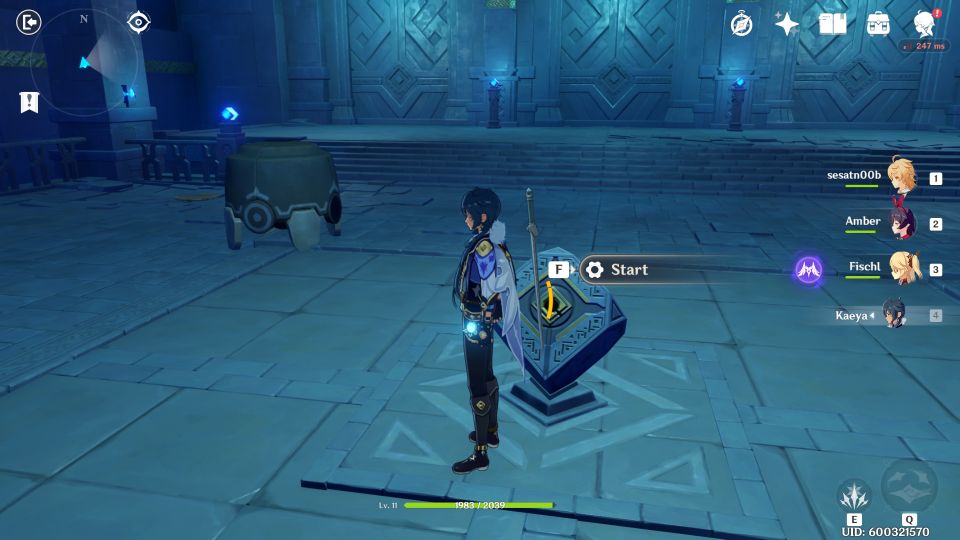Screen dimensions: 960x540
Task: Open the inventory backpack icon
Action: [x=878, y=24]
